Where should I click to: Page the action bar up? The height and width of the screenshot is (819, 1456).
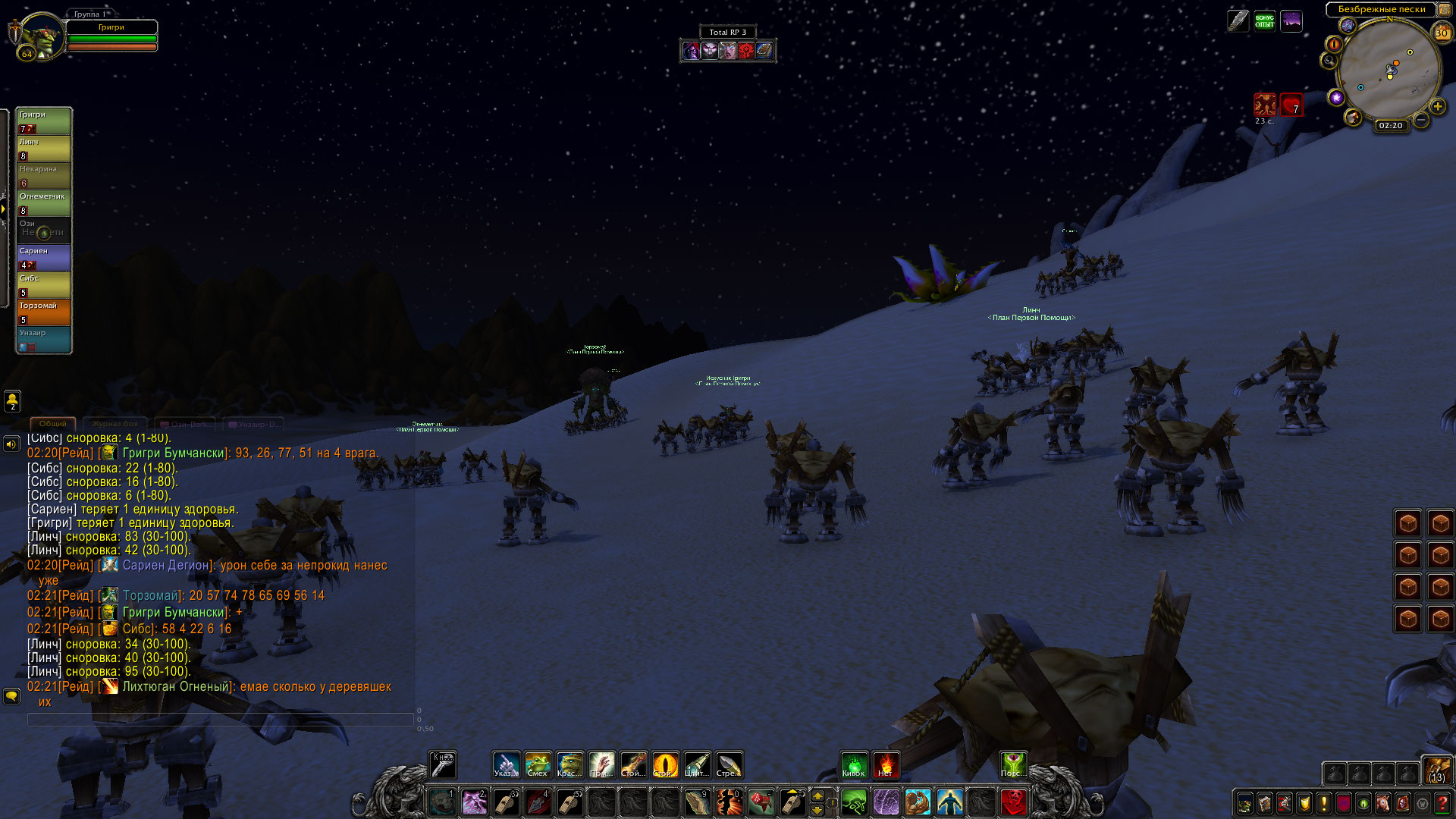(x=817, y=795)
